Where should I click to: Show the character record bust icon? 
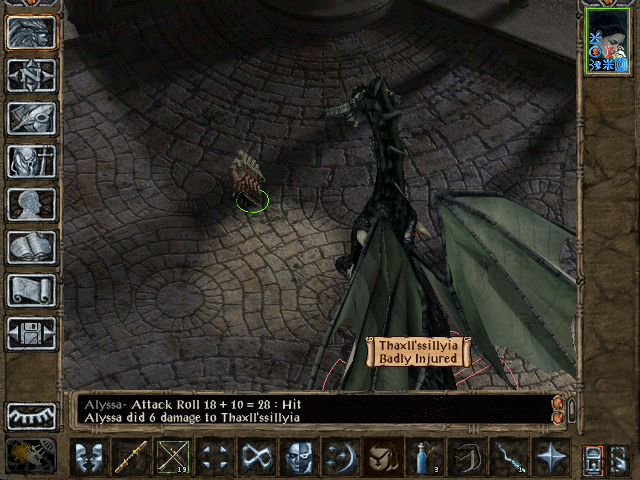click(31, 203)
